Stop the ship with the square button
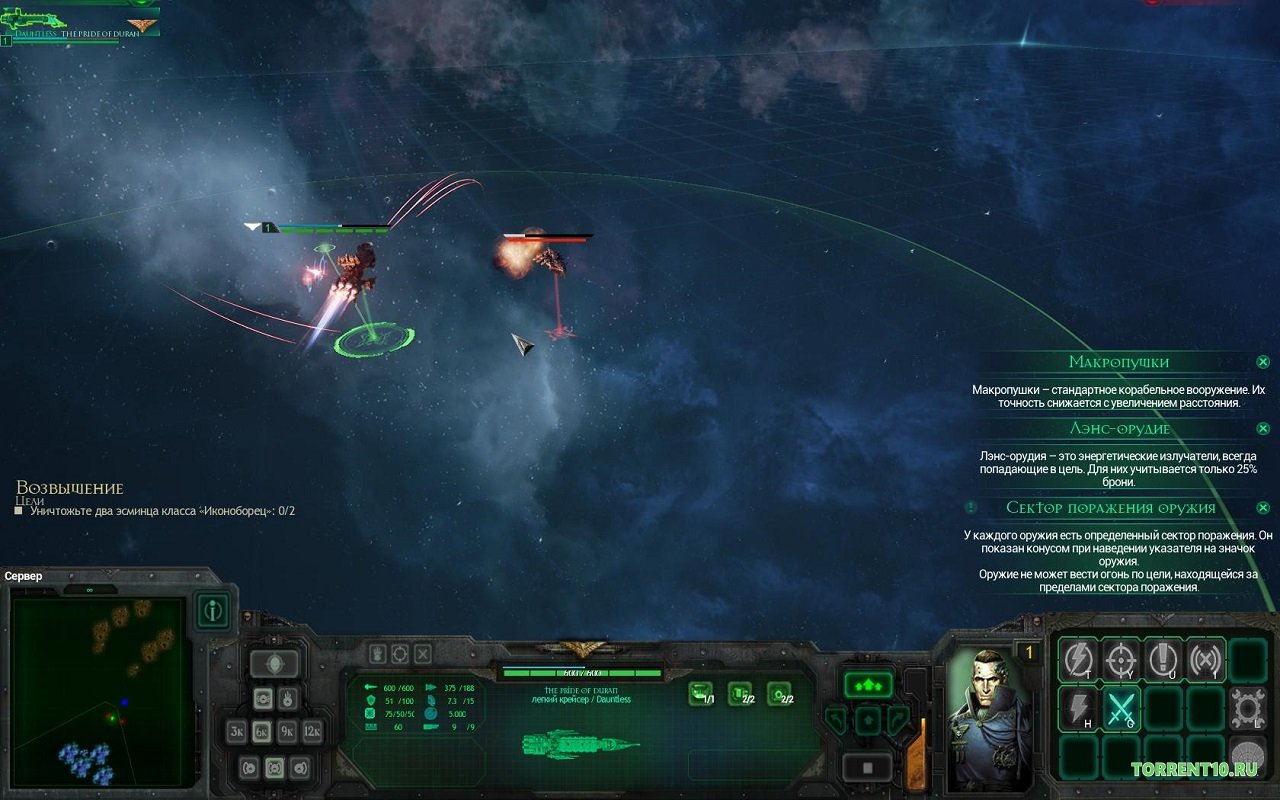1280x800 pixels. pos(867,767)
